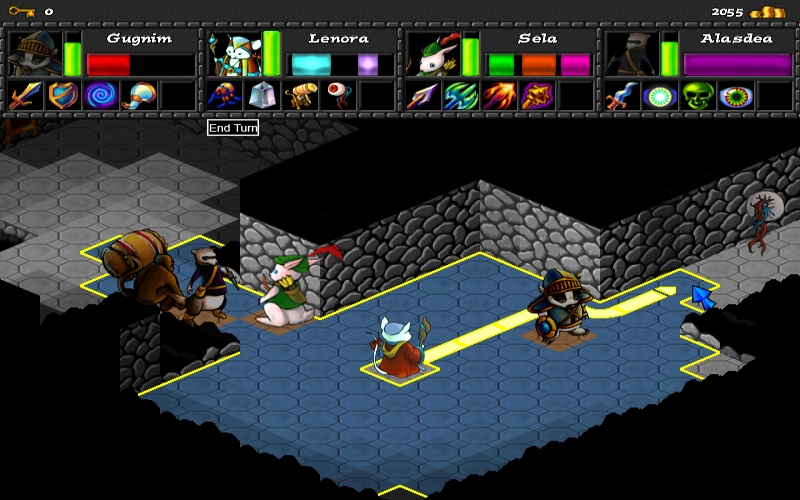
Task: Cast Lenora's blue spider spell
Action: [x=223, y=96]
